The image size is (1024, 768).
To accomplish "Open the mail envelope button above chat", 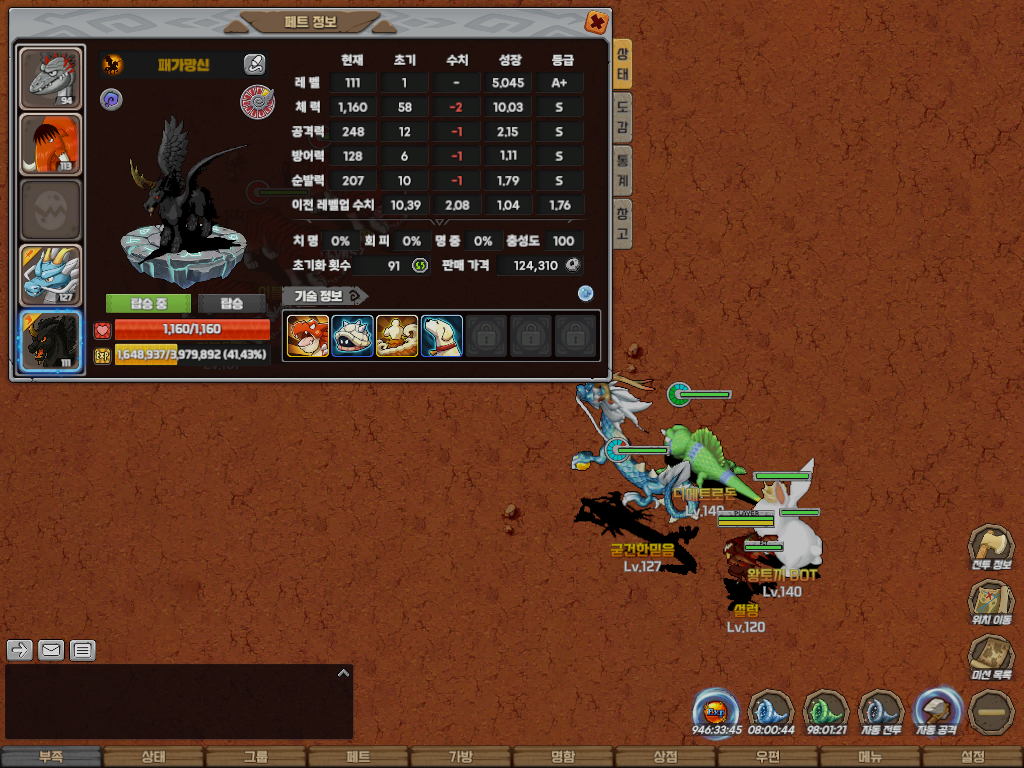I will click(51, 651).
